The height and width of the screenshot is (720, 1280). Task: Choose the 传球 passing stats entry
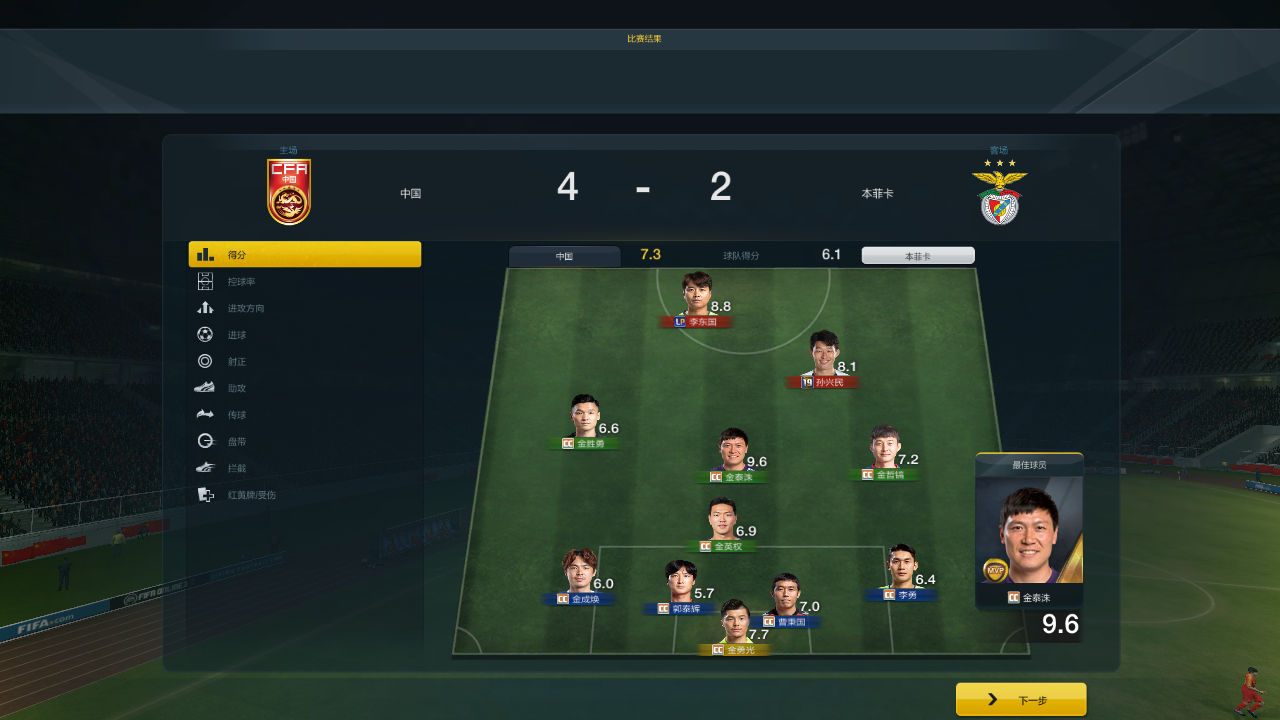(304, 415)
